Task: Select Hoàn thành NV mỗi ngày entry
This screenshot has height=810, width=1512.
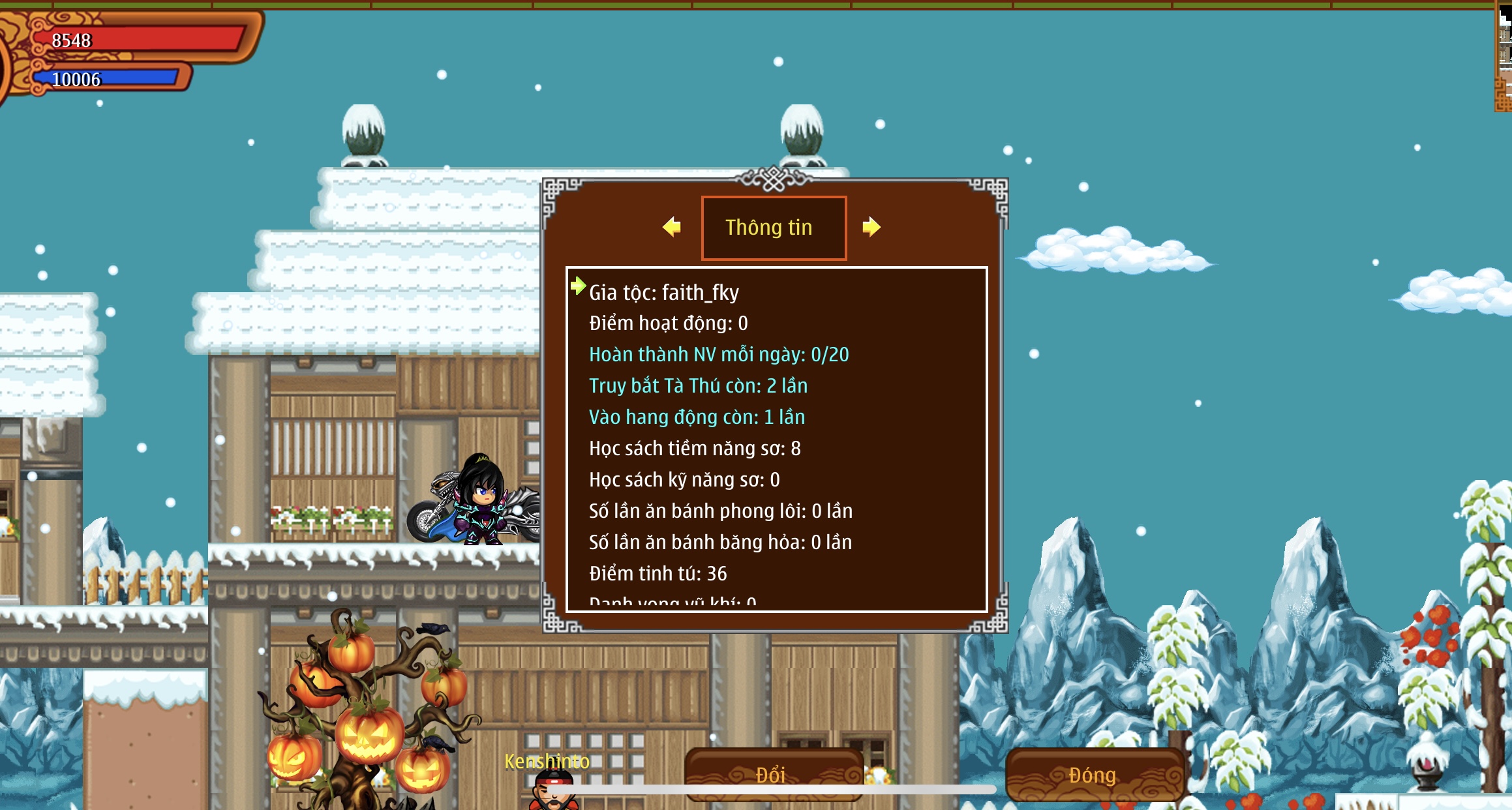Action: point(718,355)
